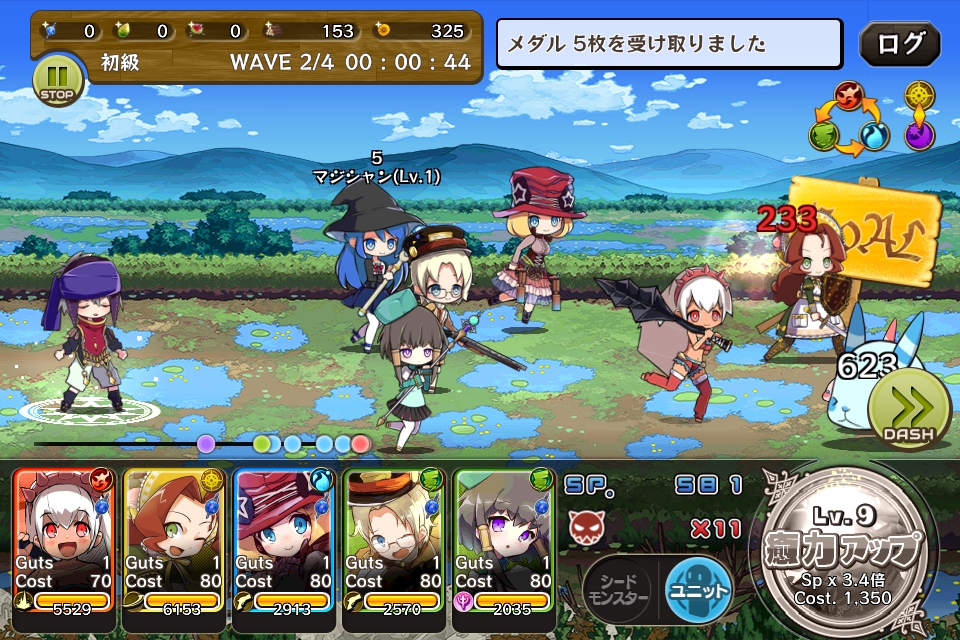Deploy the red-haired winking unit card
Viewport: 960px width, 640px height.
(x=175, y=540)
